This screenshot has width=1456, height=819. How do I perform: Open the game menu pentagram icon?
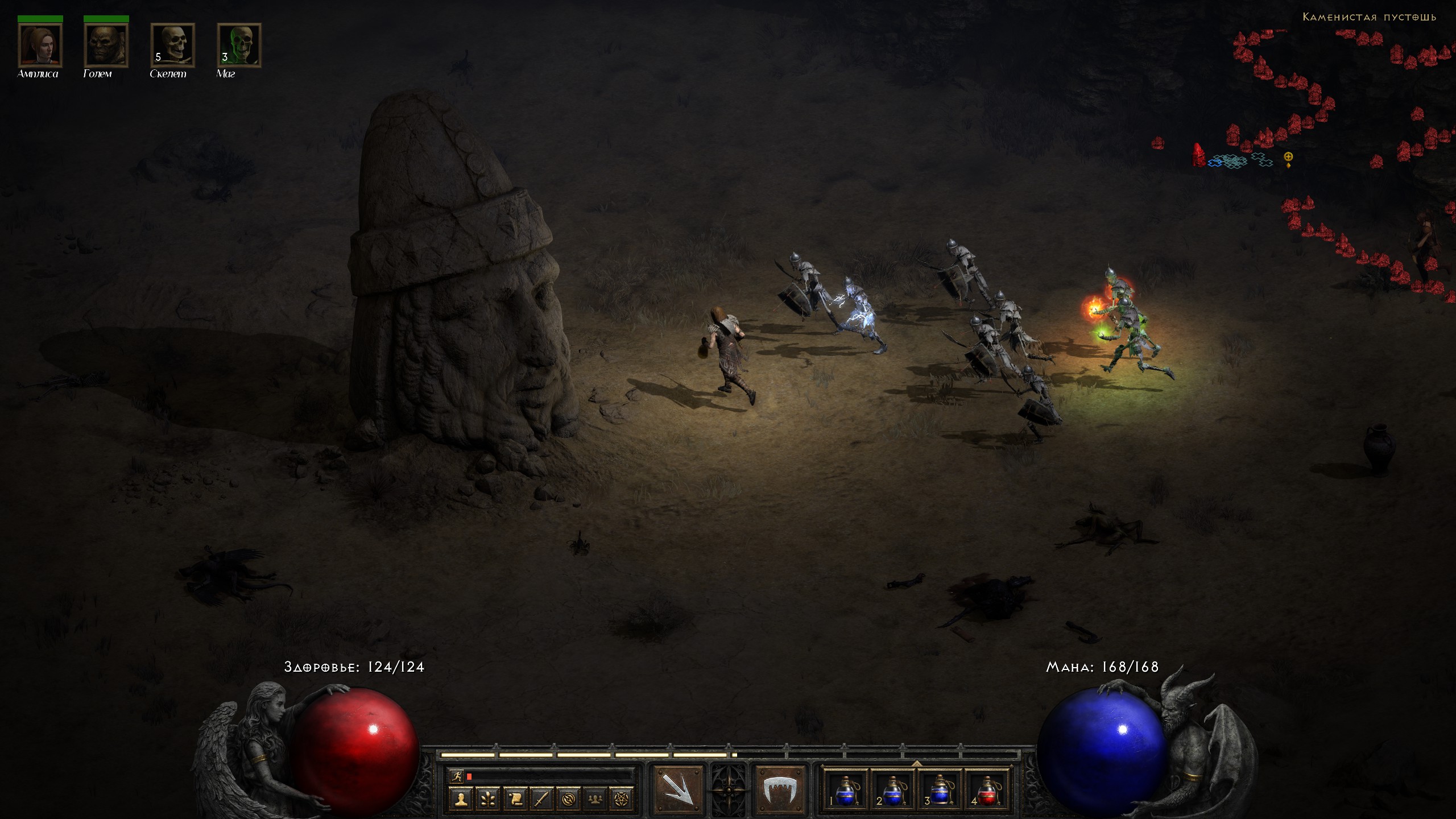(622, 799)
